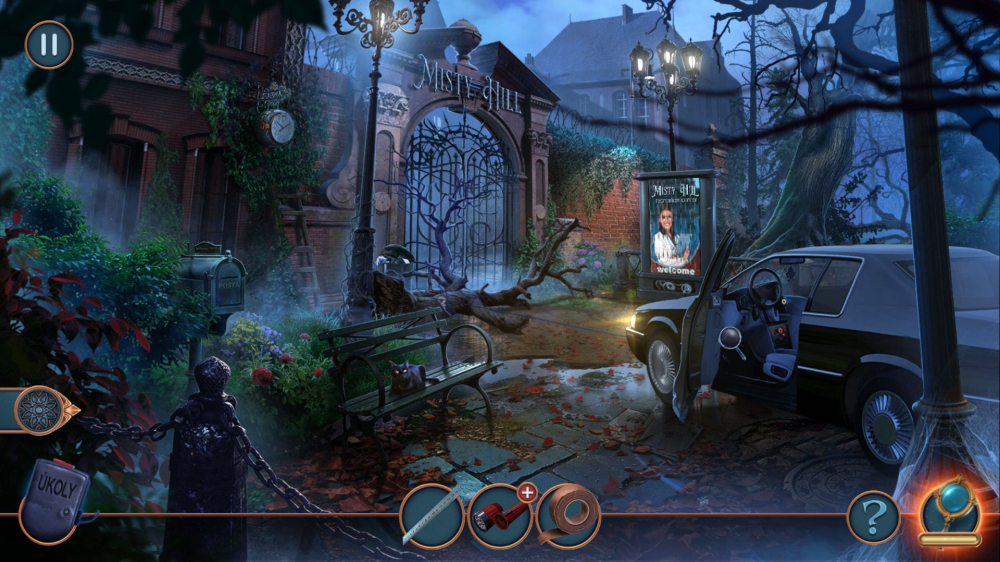1000x562 pixels.
Task: Select the measuring tape inventory item
Action: click(x=432, y=516)
